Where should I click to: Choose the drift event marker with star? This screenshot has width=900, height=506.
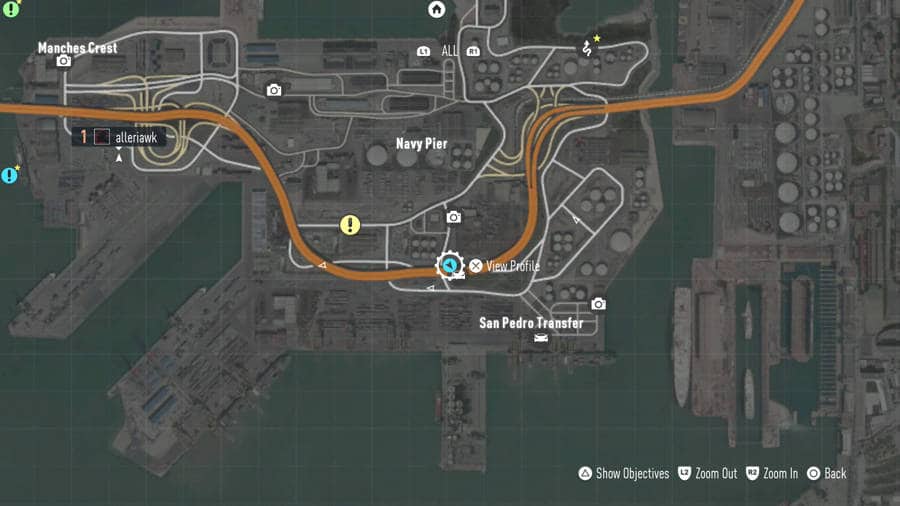[x=588, y=46]
